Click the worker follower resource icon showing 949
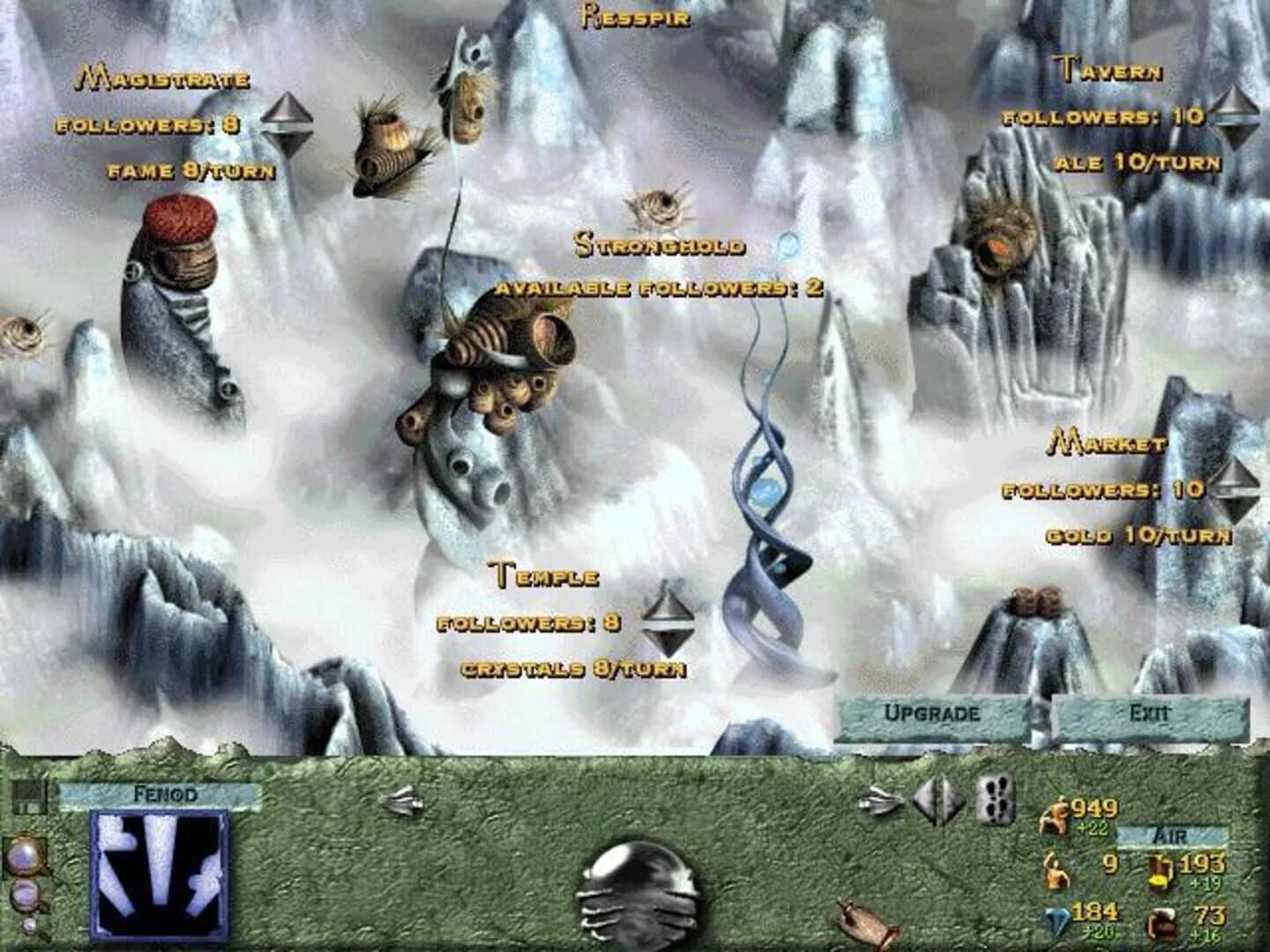The image size is (1270, 952). pyautogui.click(x=1054, y=815)
